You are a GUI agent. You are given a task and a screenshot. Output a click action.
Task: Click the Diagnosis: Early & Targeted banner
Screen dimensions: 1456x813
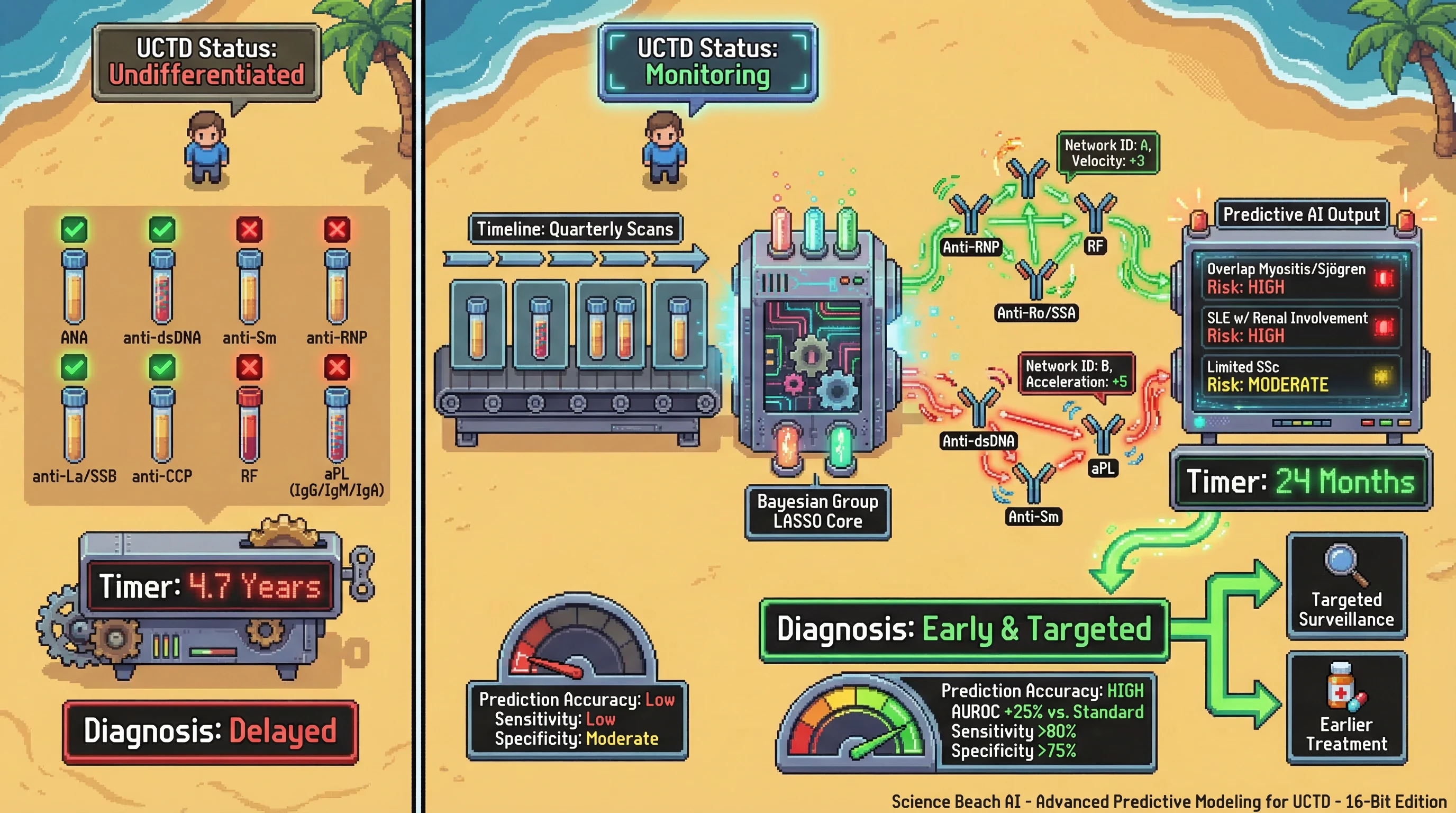click(963, 629)
